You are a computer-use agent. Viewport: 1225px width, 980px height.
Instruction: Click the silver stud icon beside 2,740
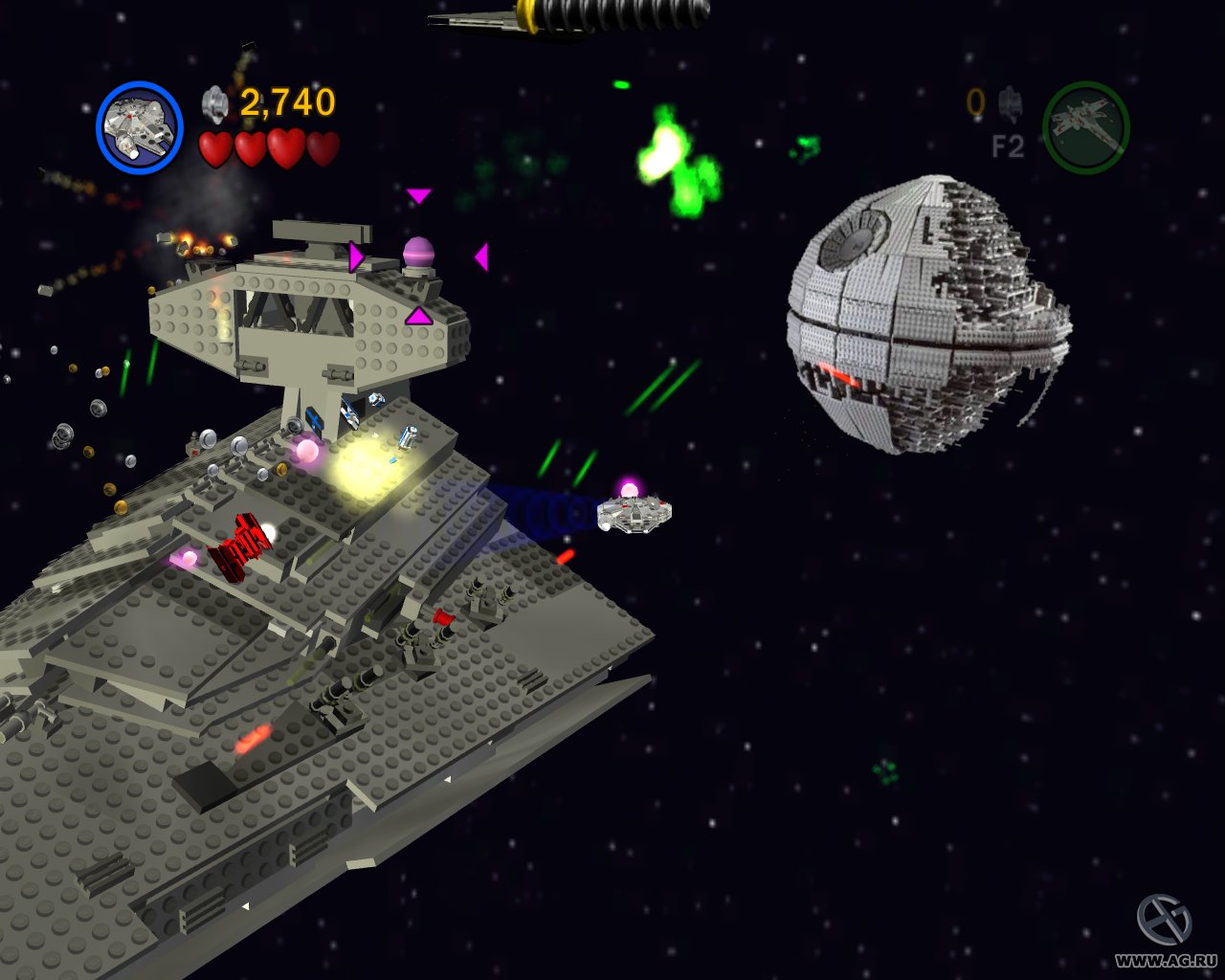212,100
